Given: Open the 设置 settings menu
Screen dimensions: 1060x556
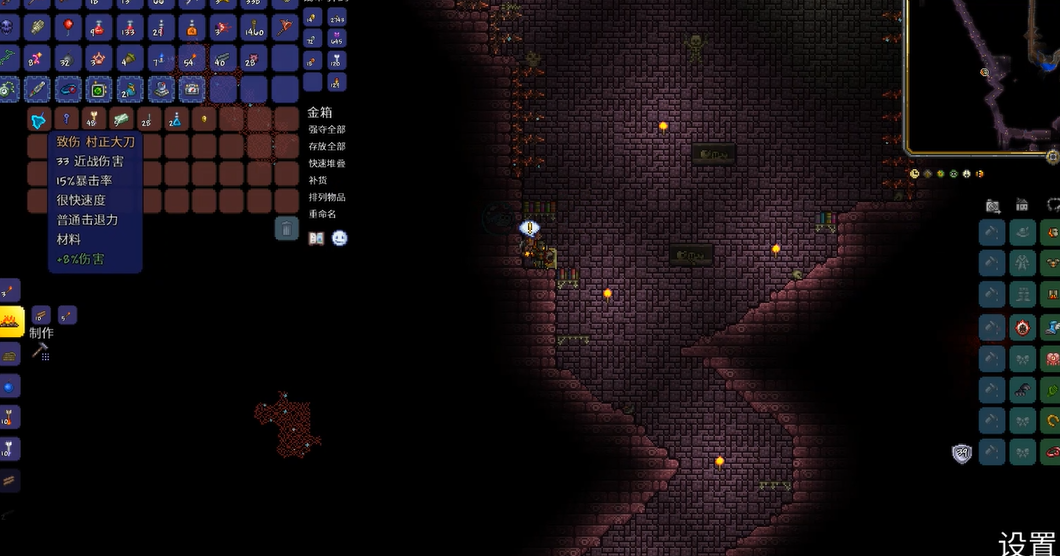Looking at the screenshot, I should (x=1028, y=544).
